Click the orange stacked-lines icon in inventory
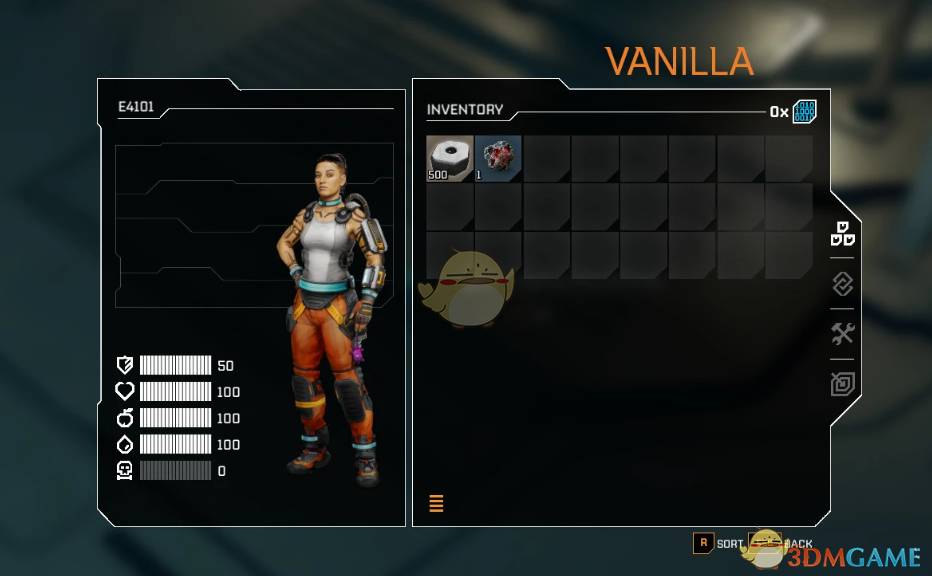Viewport: 932px width, 576px height. click(436, 503)
